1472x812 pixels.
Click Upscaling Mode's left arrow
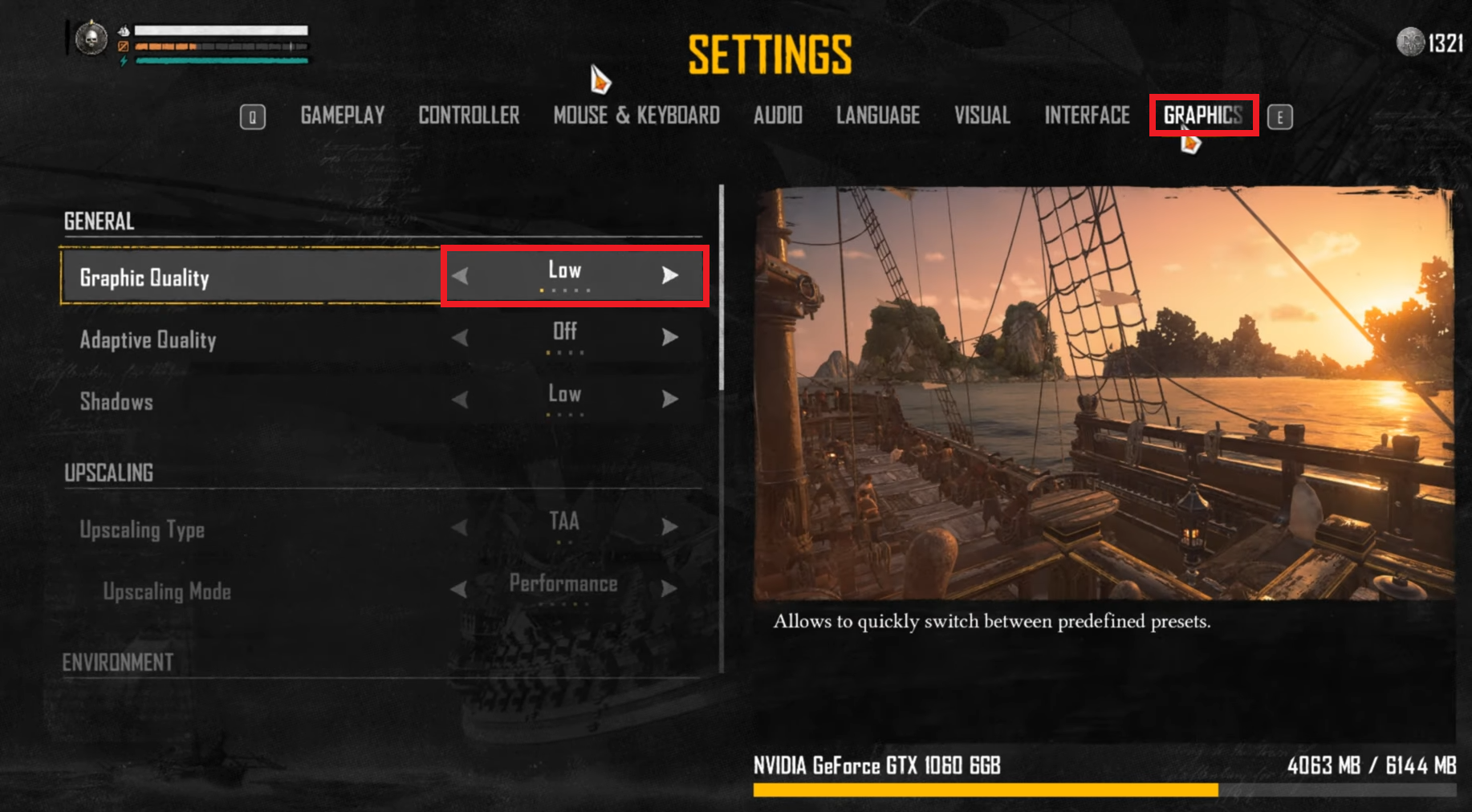[460, 589]
